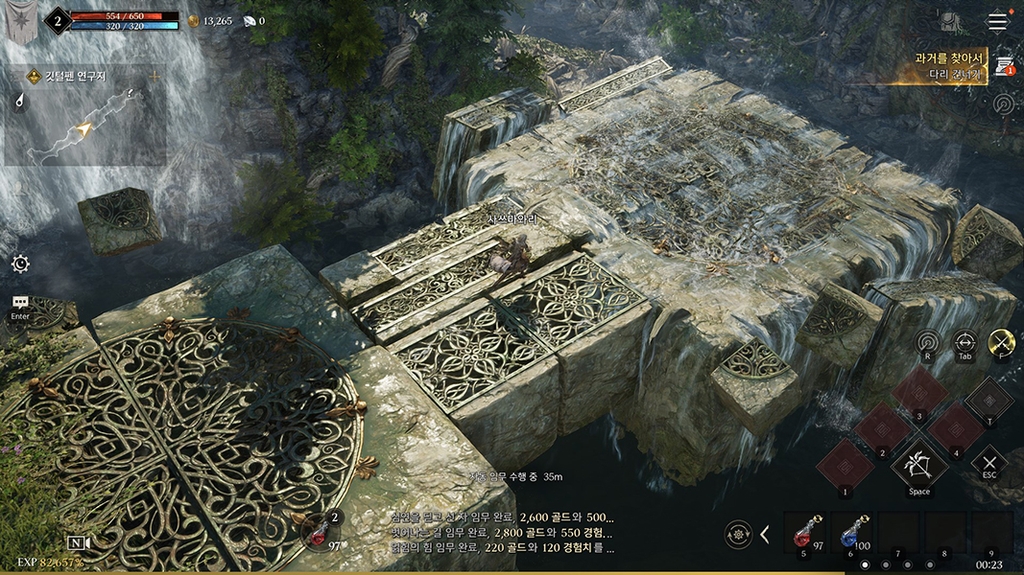
Task: Click the chat log message list
Action: point(501,533)
